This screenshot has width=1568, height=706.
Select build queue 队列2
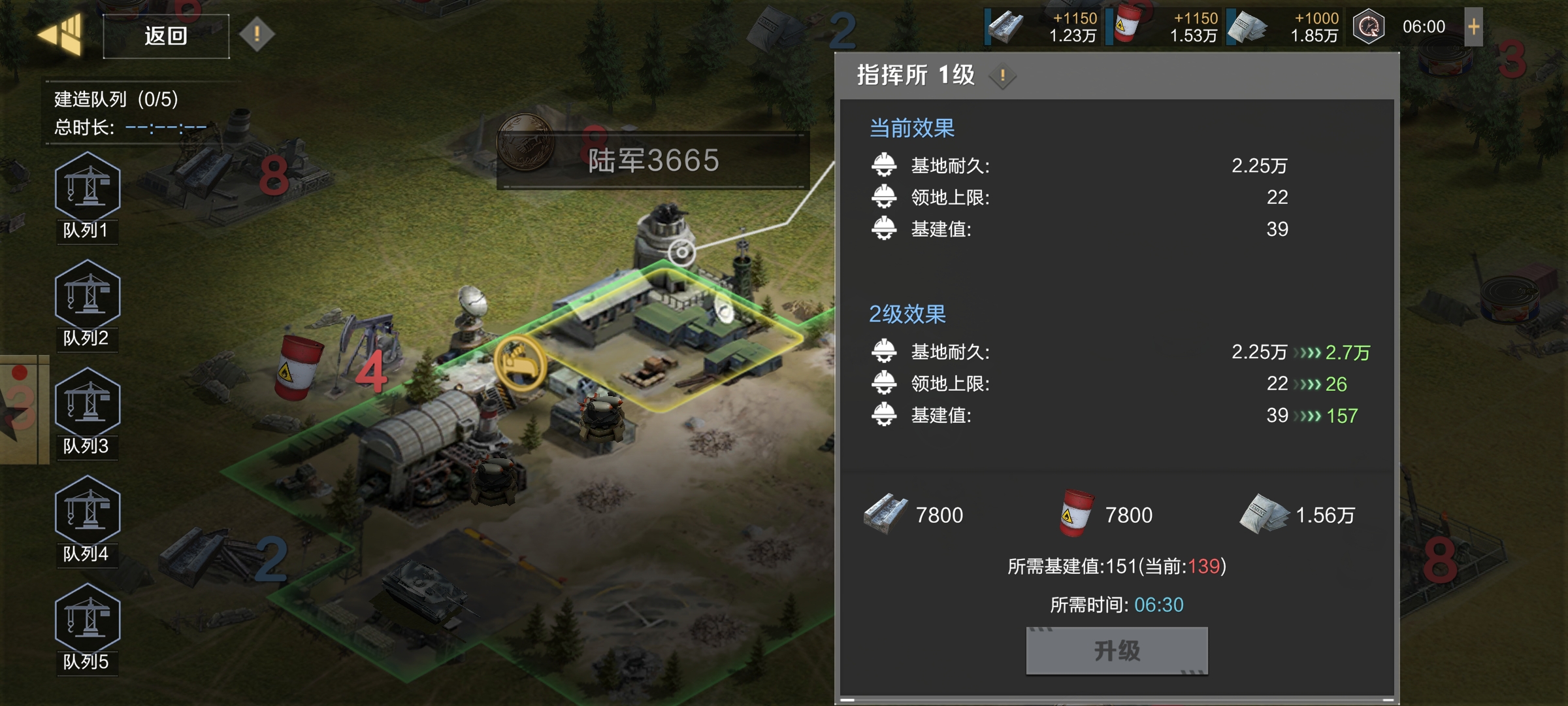[x=87, y=304]
